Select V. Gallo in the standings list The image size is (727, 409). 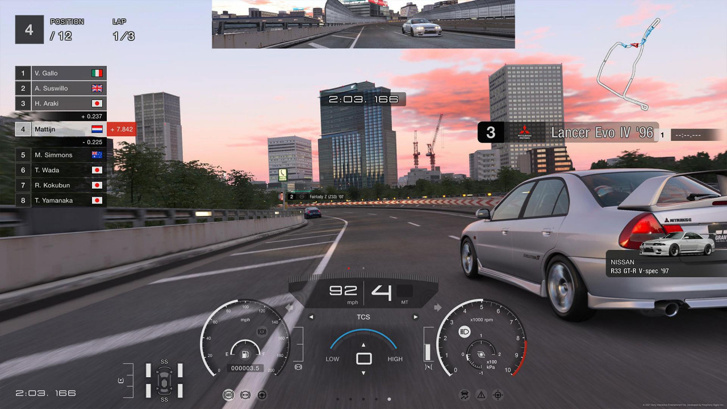(60, 73)
